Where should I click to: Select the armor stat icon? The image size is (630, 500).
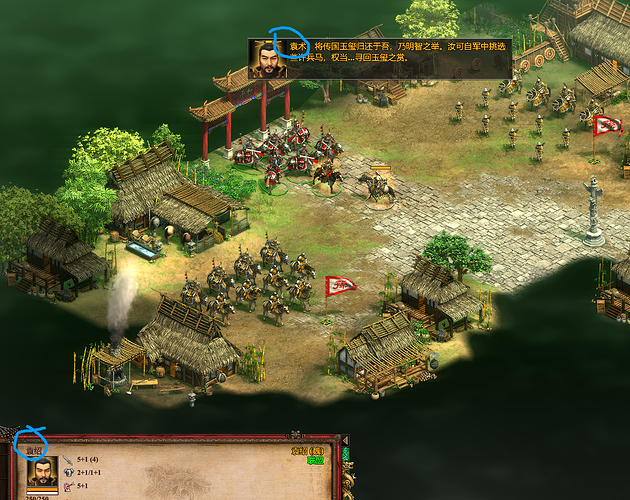coord(68,473)
